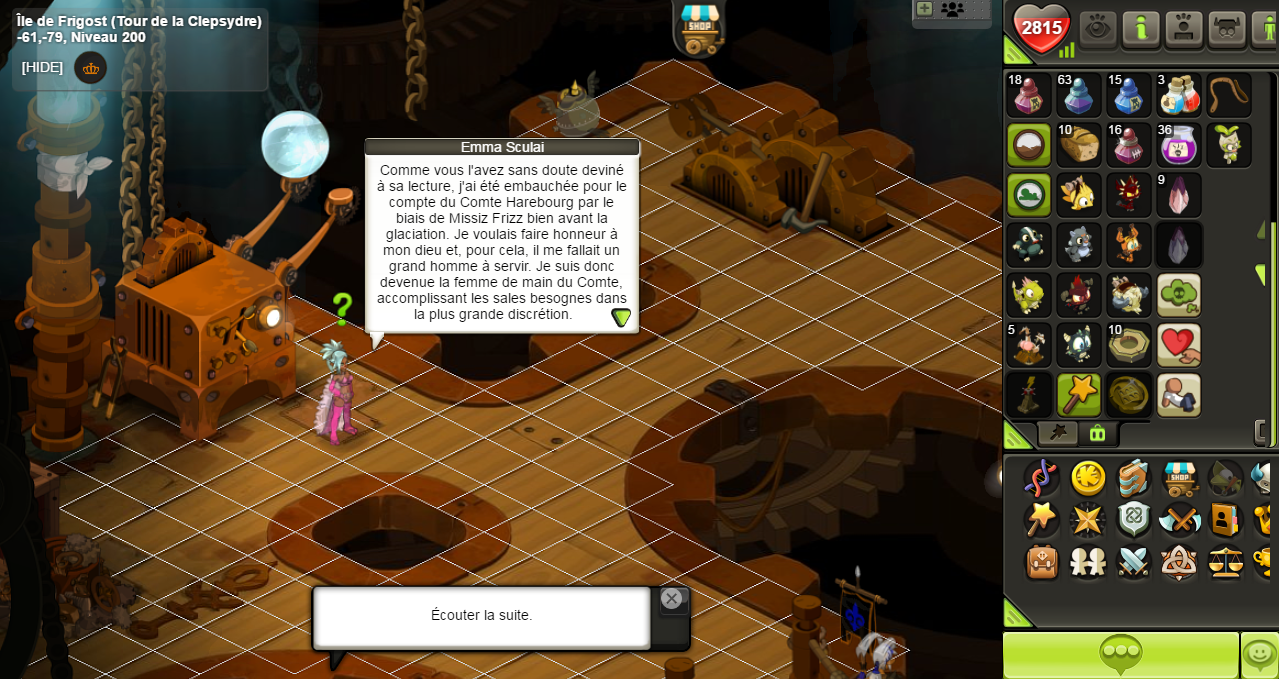The image size is (1279, 679).
Task: Advance Emma Sculai's speech with green arrow
Action: pyautogui.click(x=621, y=317)
